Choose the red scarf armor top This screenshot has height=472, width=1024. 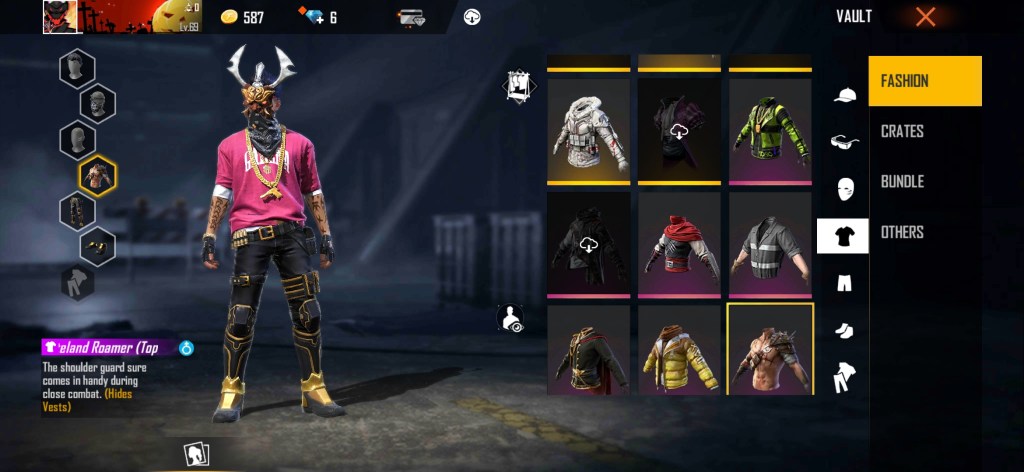tap(680, 244)
